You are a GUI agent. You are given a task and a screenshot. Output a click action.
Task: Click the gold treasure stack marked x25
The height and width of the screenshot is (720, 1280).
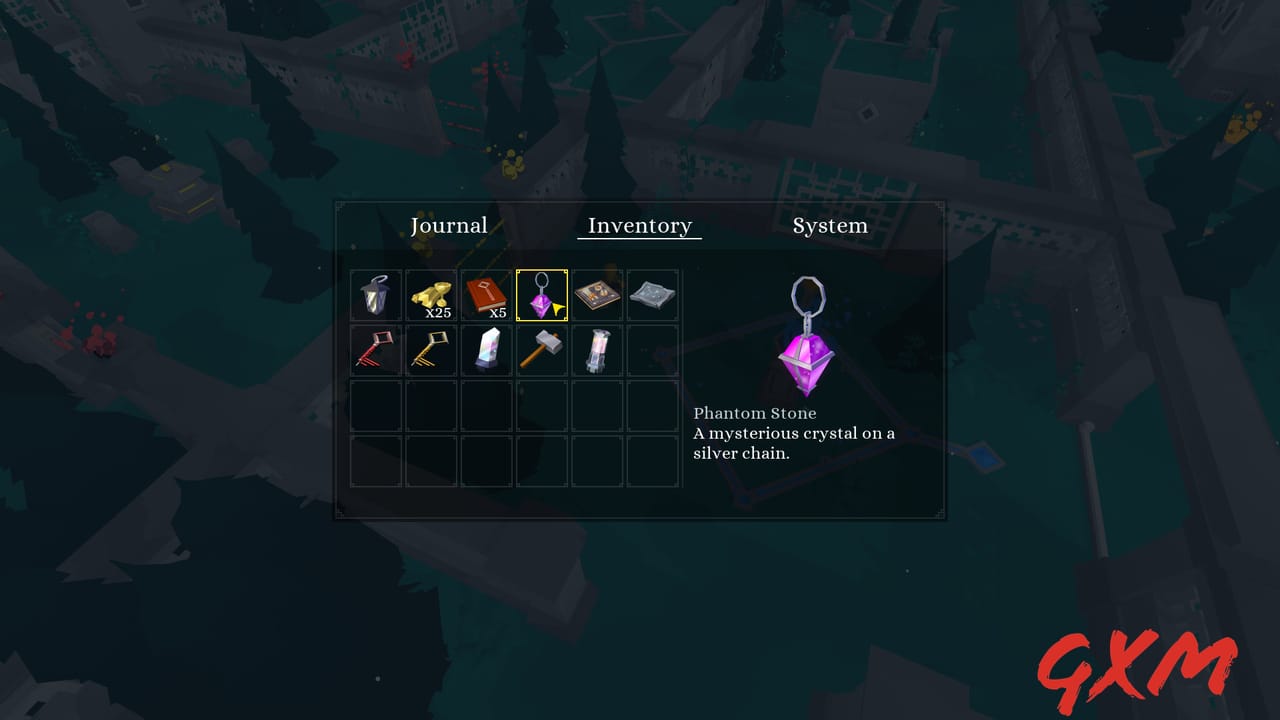[x=430, y=294]
